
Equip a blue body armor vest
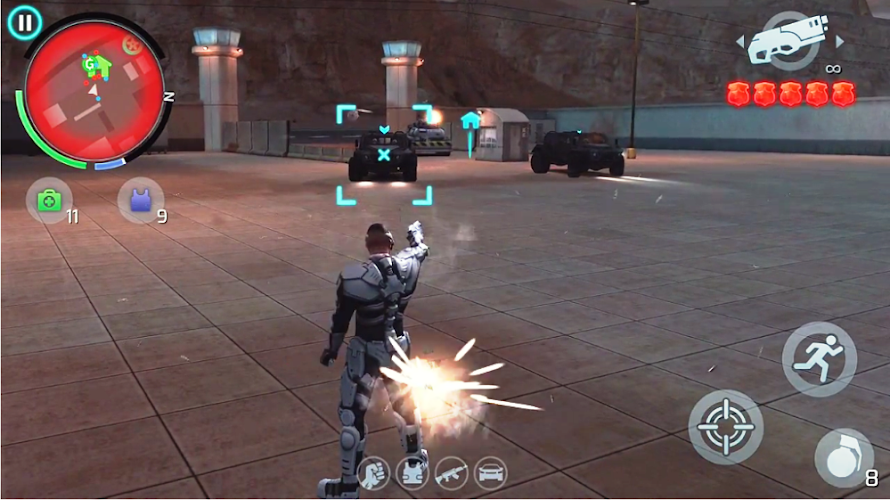pyautogui.click(x=141, y=200)
